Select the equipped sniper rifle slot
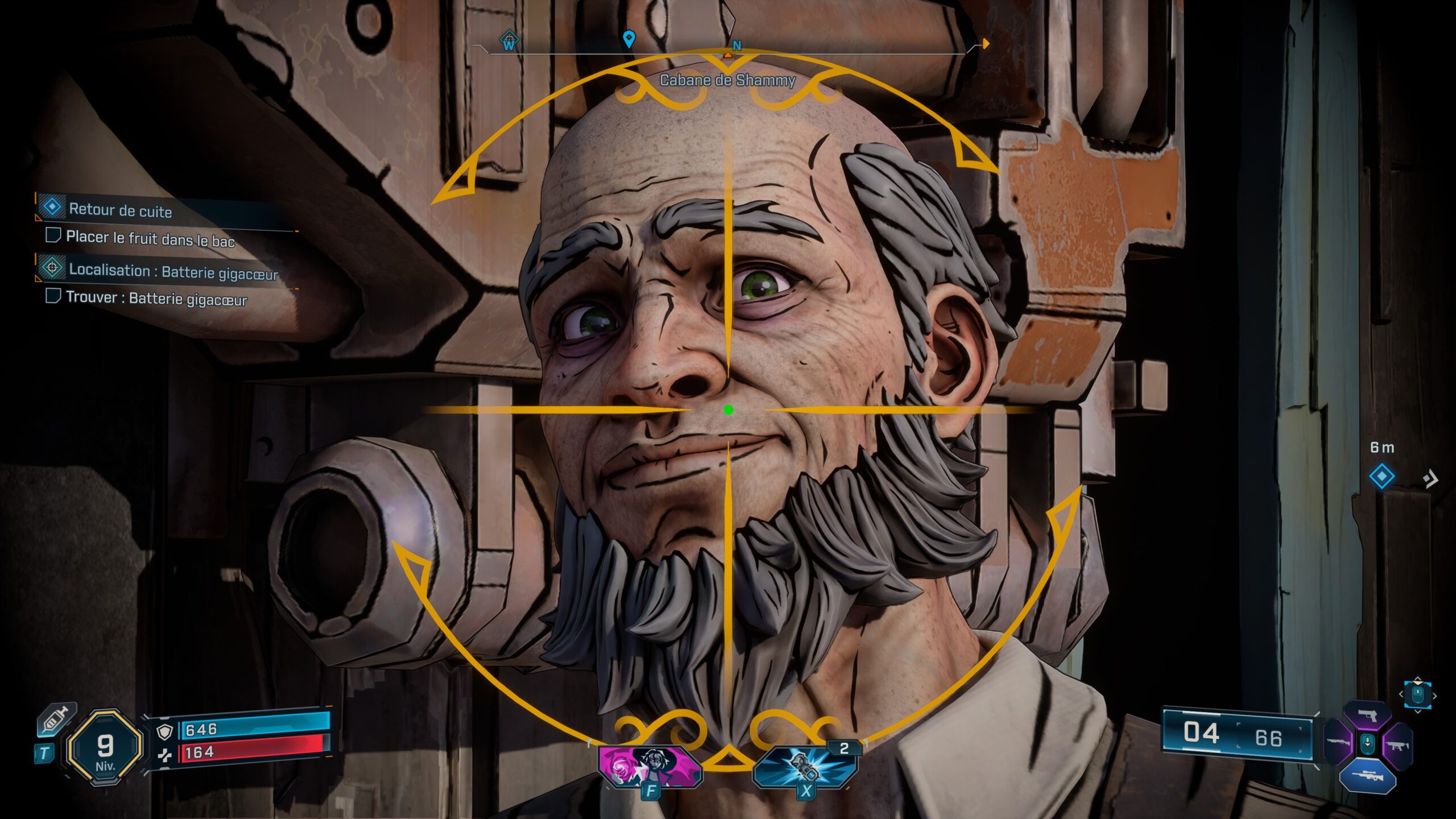 1369,776
